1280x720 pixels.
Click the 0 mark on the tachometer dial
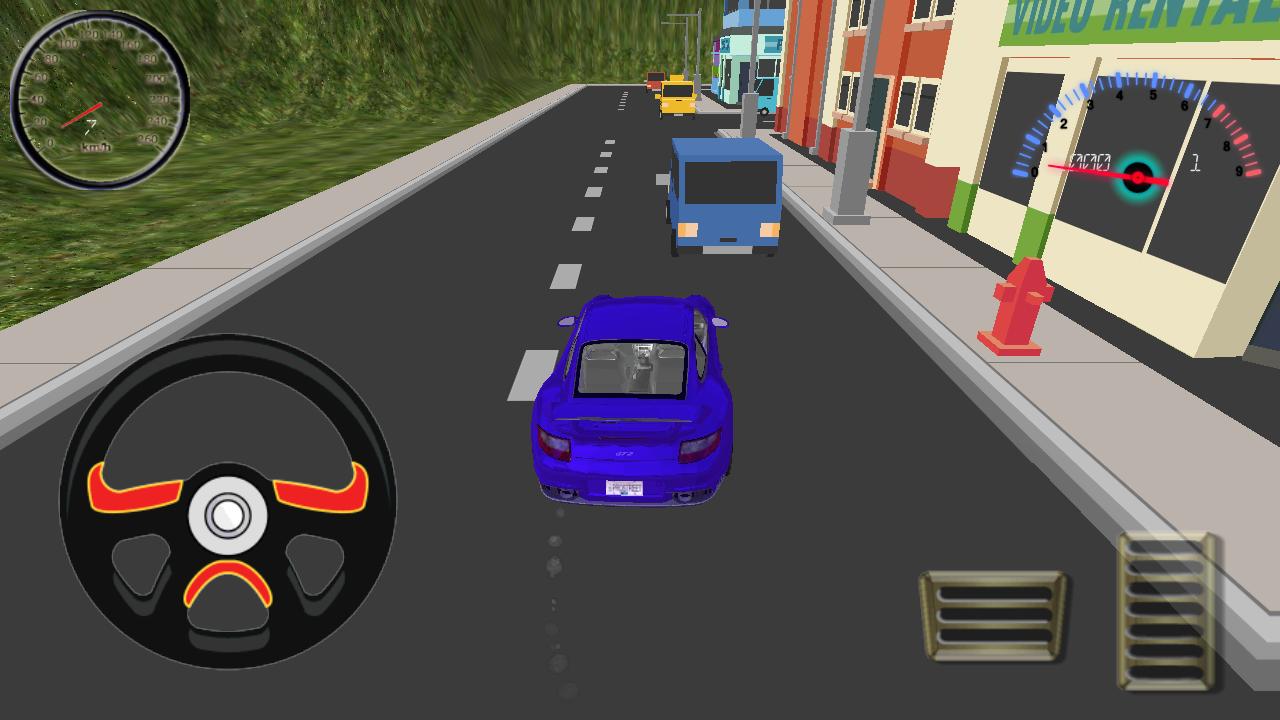click(1034, 172)
